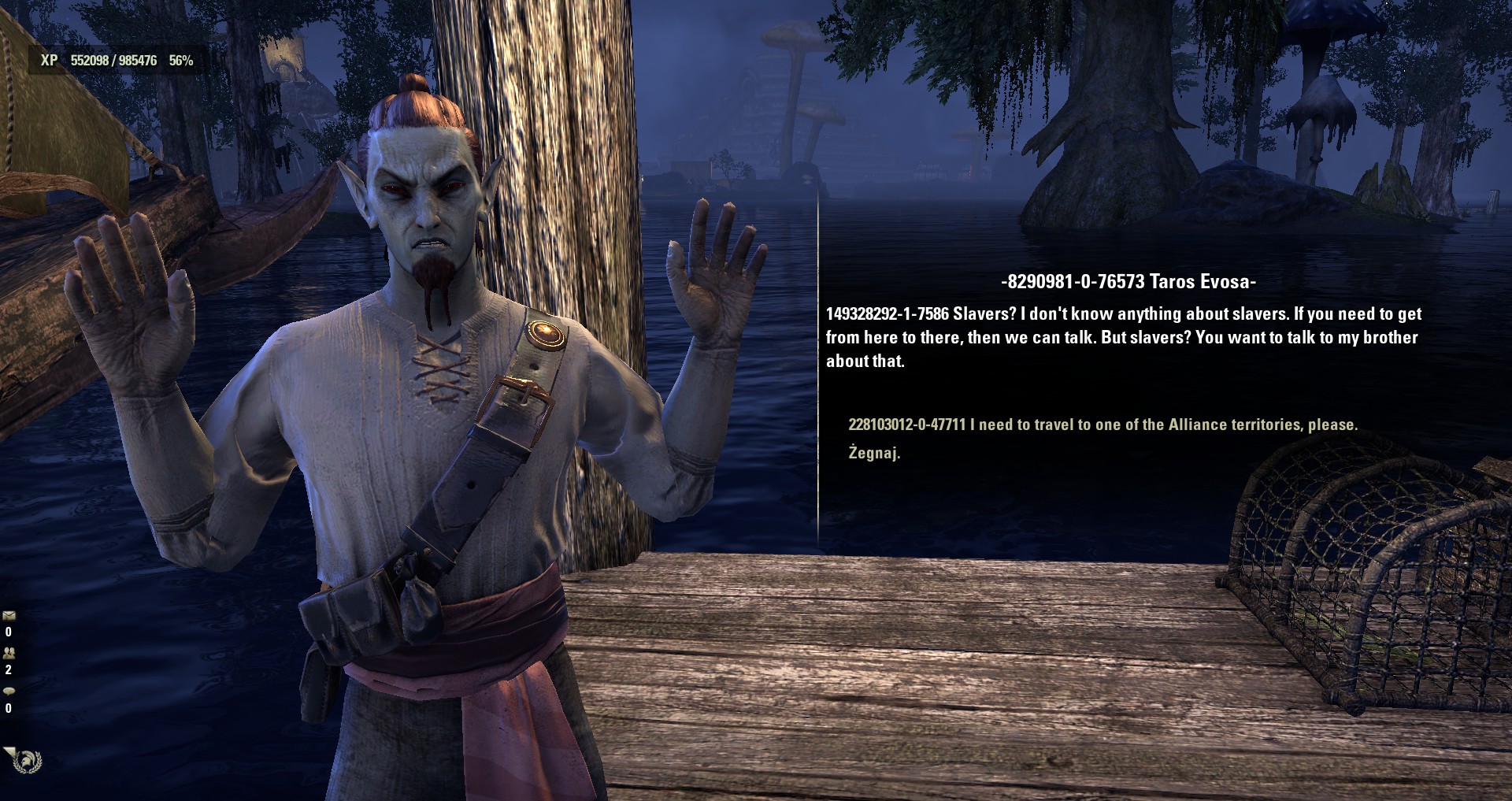Viewport: 1512px width, 801px height.
Task: Open the chat speech bubble icon
Action: [9, 691]
